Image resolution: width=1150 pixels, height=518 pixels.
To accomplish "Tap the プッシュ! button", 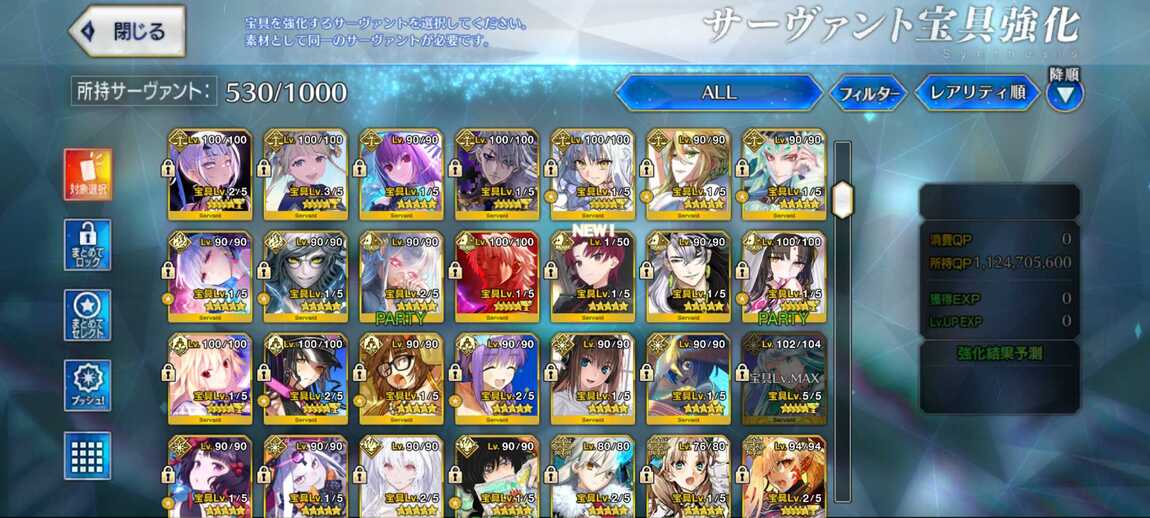I will 88,385.
